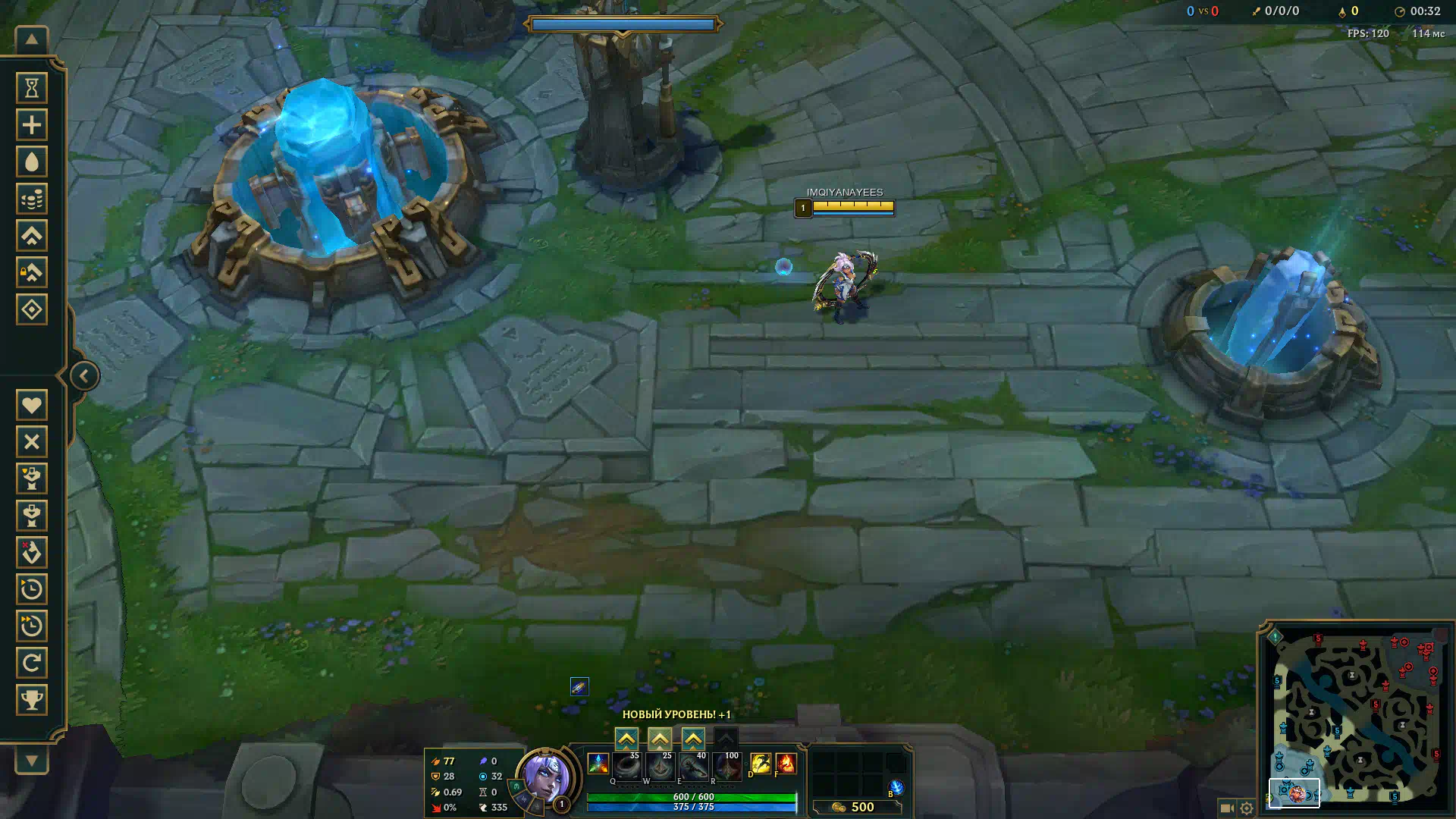Level up the W ability
This screenshot has width=1456, height=819.
tap(660, 739)
